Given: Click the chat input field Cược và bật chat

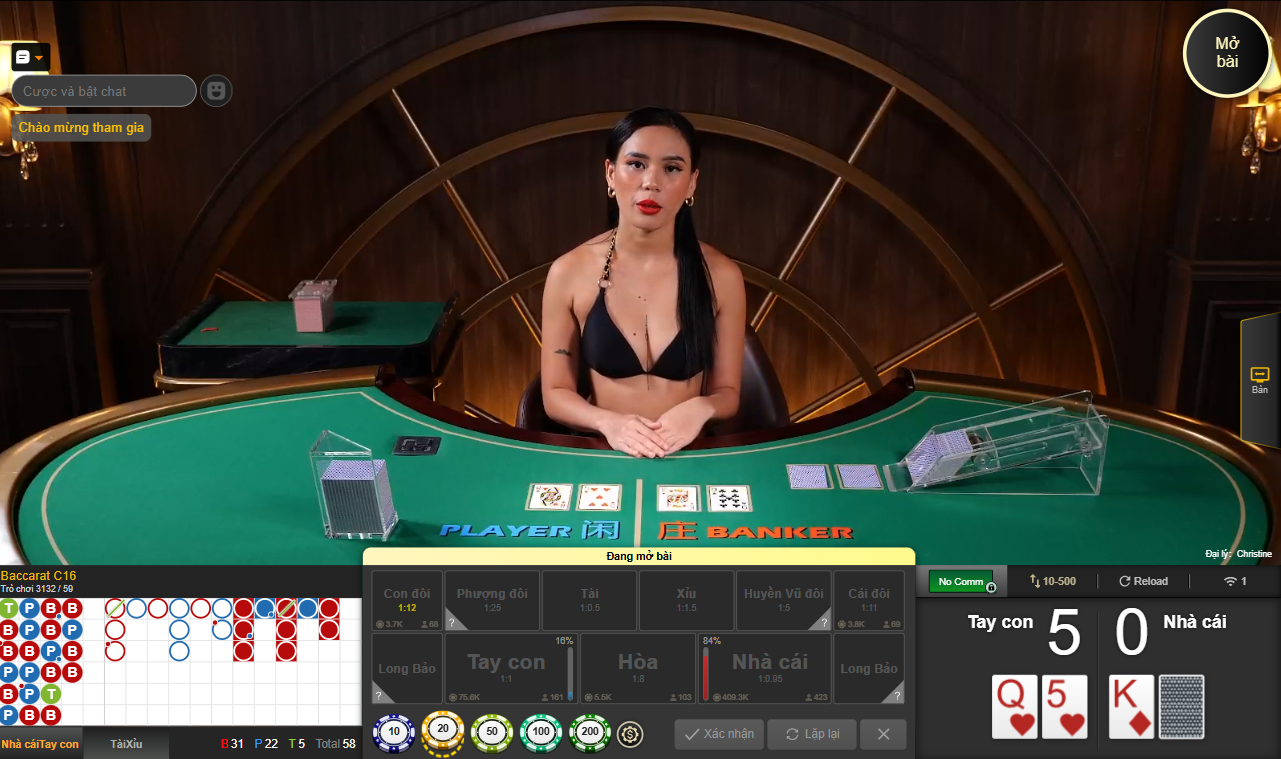Looking at the screenshot, I should [103, 91].
